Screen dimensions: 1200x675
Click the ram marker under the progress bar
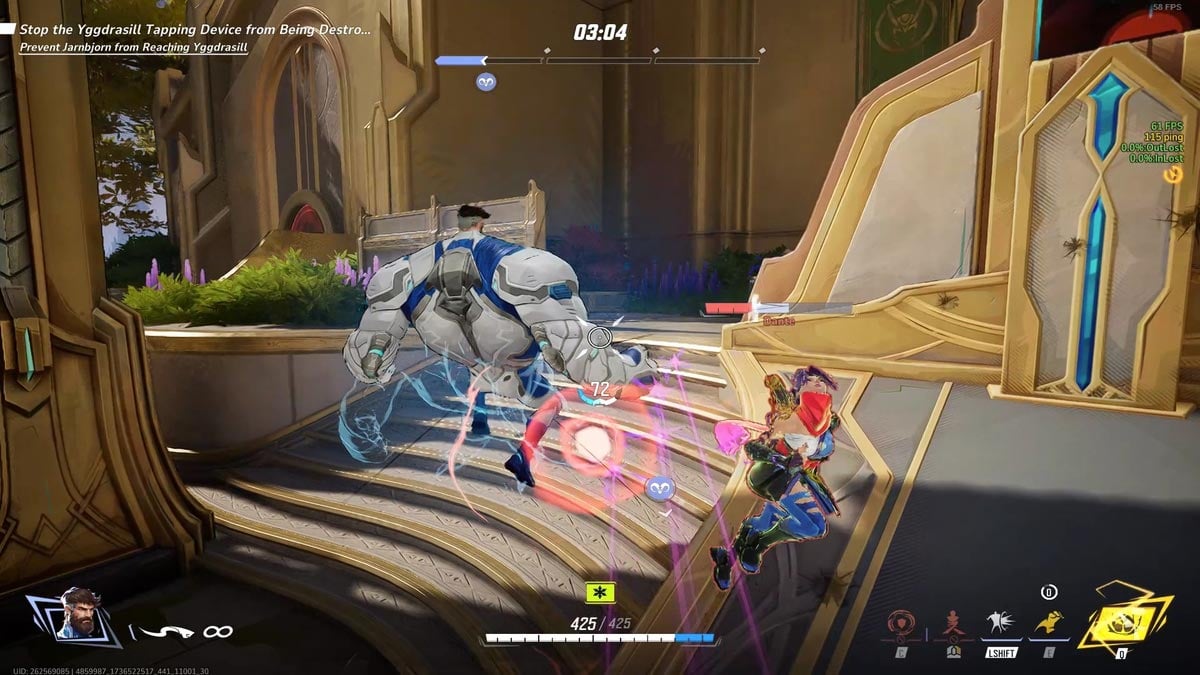(487, 82)
